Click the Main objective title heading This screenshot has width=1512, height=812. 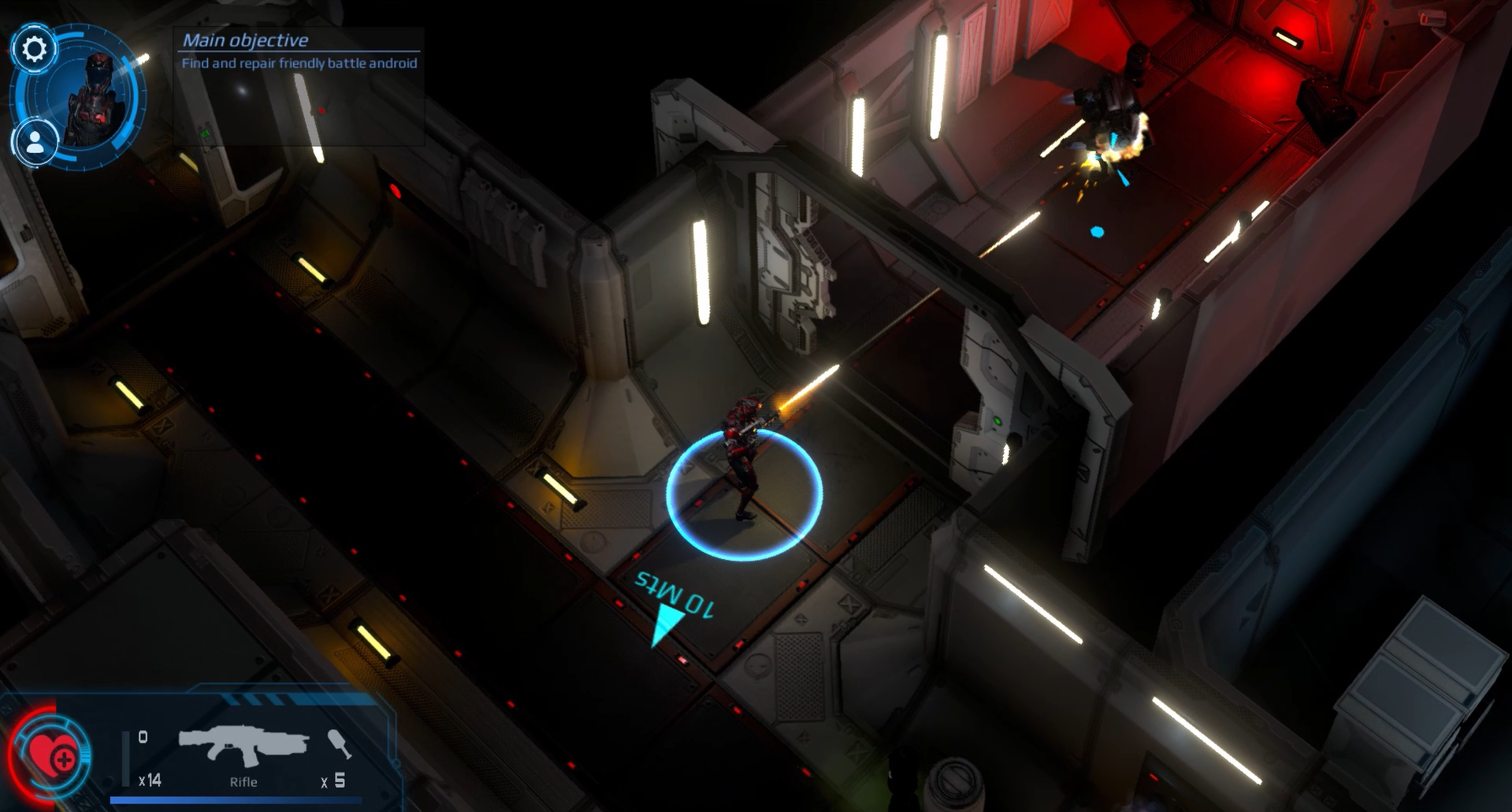pos(246,39)
